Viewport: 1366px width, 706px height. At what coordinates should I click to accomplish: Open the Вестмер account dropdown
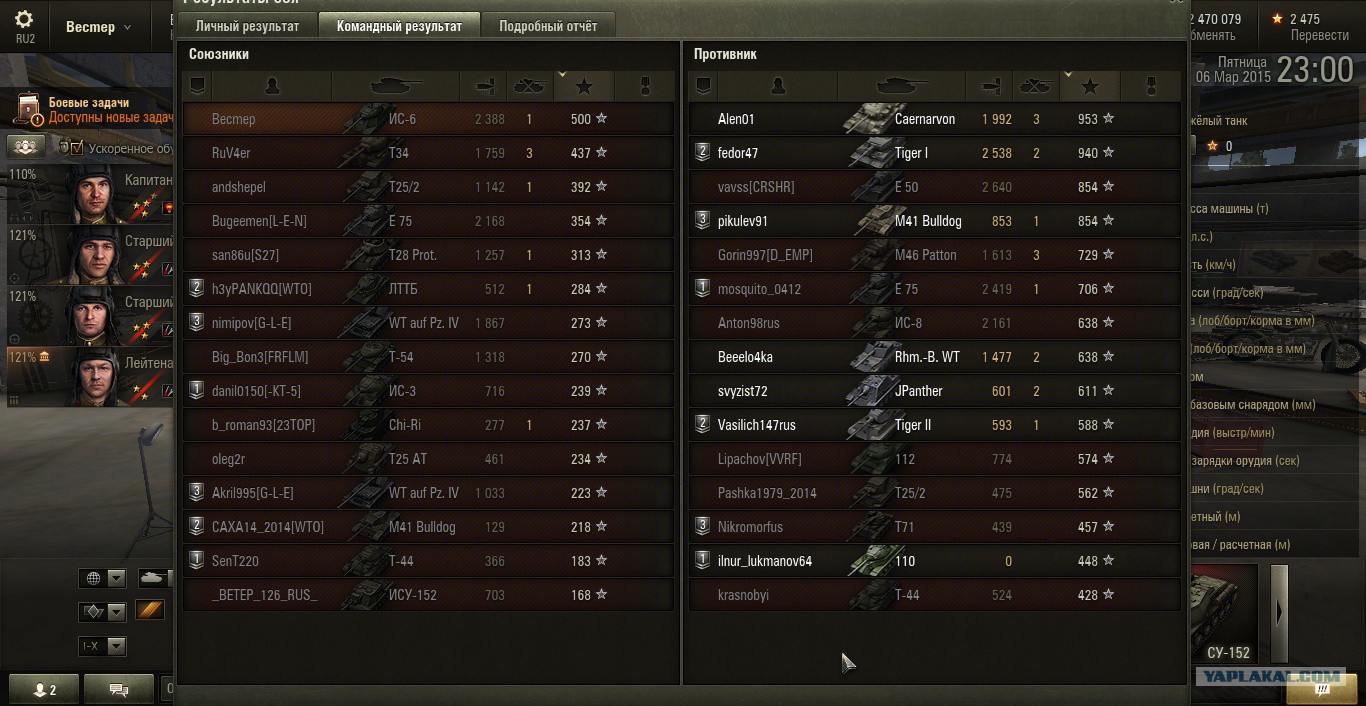tap(99, 27)
